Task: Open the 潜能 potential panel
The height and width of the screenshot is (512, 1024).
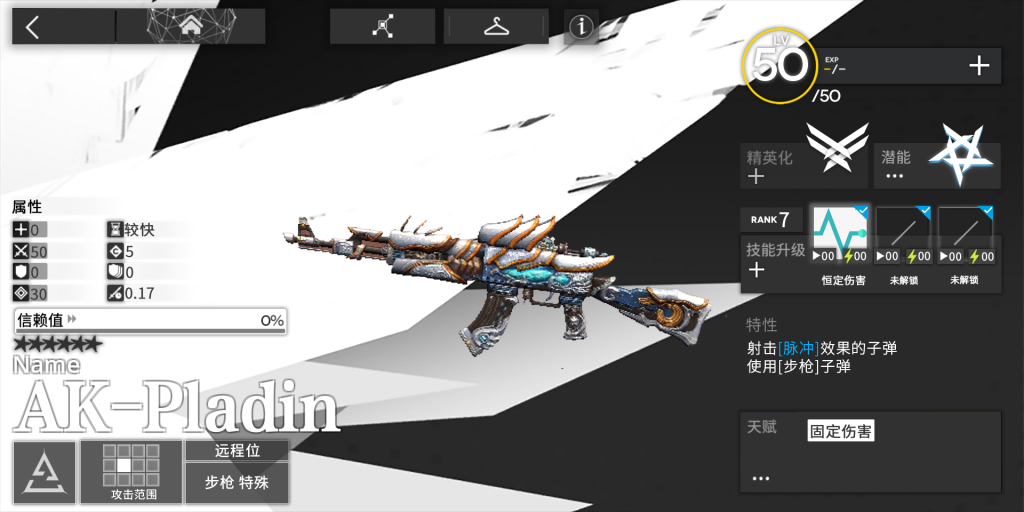Action: click(x=937, y=165)
